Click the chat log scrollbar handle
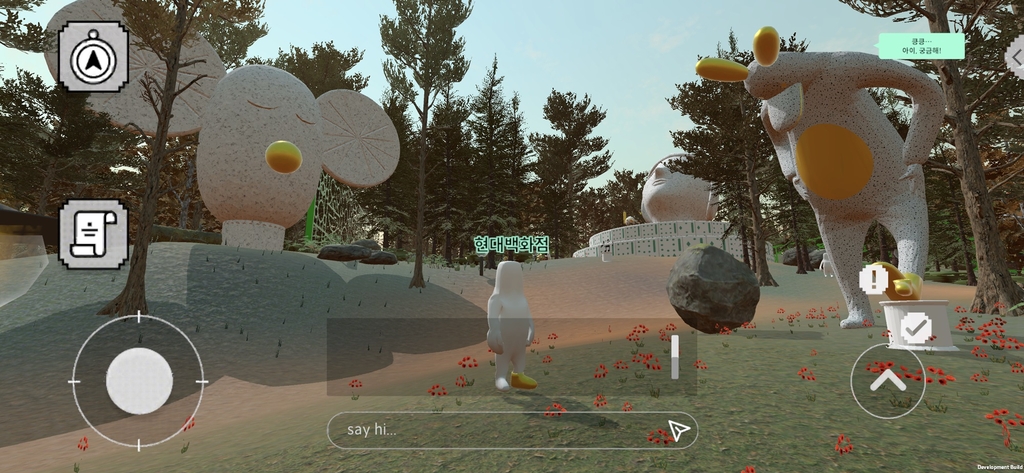This screenshot has height=473, width=1024. point(675,357)
